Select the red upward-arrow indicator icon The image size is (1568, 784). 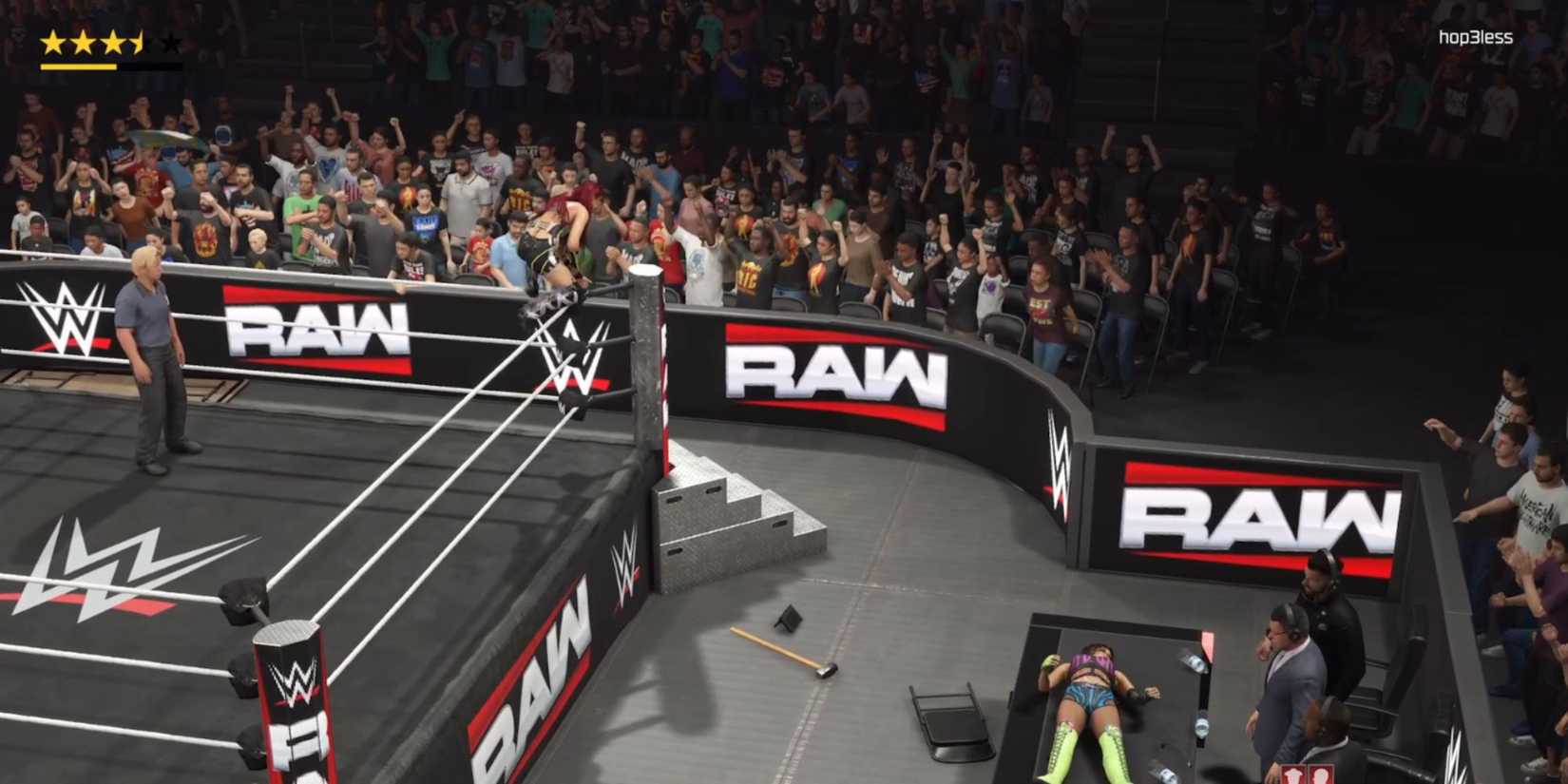click(x=1293, y=773)
